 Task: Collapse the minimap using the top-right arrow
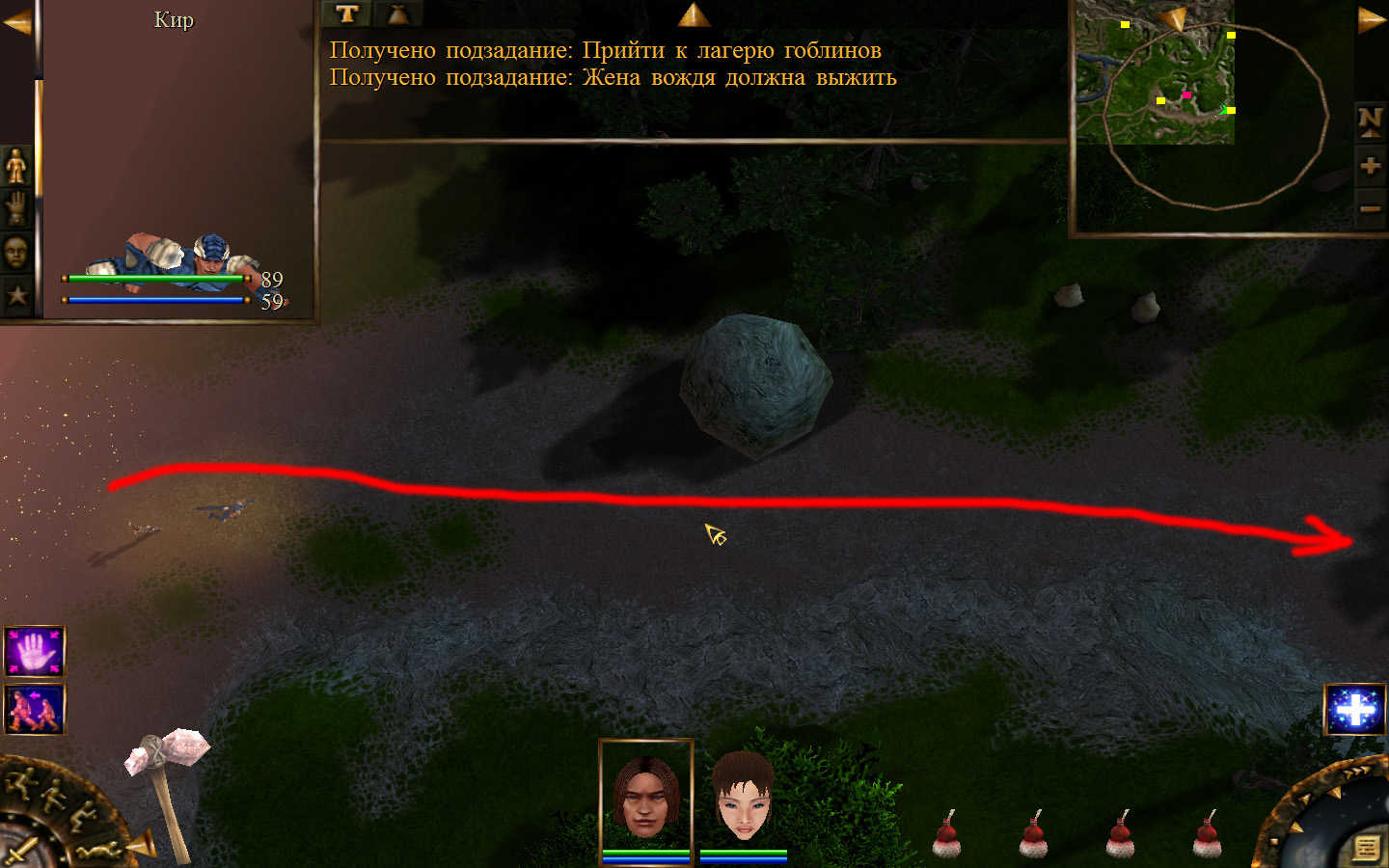pyautogui.click(x=1371, y=20)
